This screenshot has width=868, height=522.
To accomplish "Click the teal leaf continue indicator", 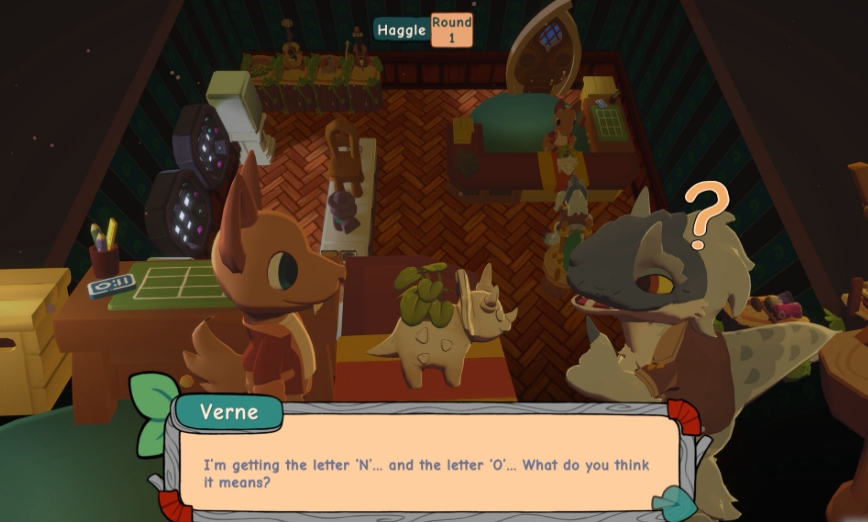I will tap(677, 503).
